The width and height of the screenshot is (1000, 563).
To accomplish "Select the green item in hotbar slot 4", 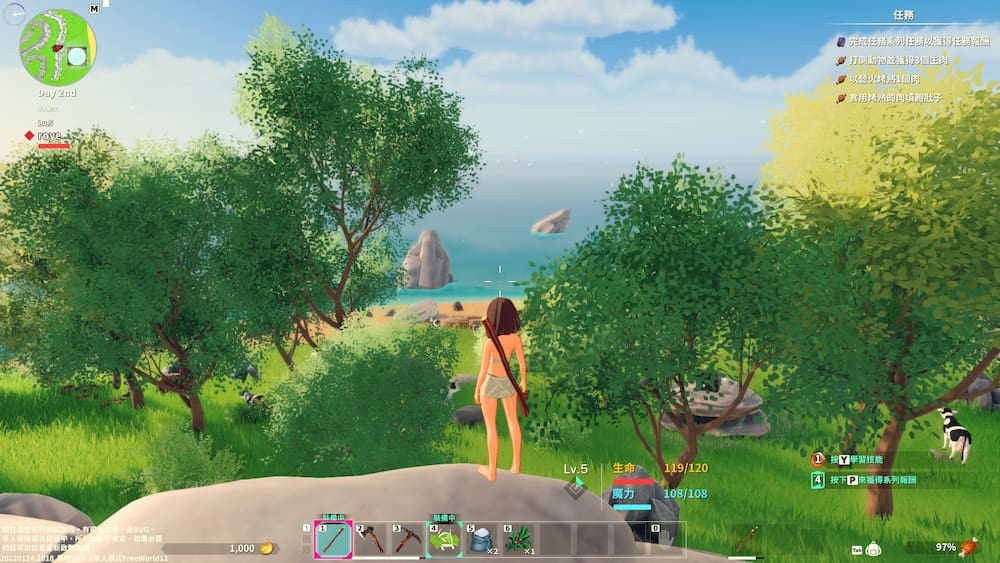I will [x=445, y=541].
